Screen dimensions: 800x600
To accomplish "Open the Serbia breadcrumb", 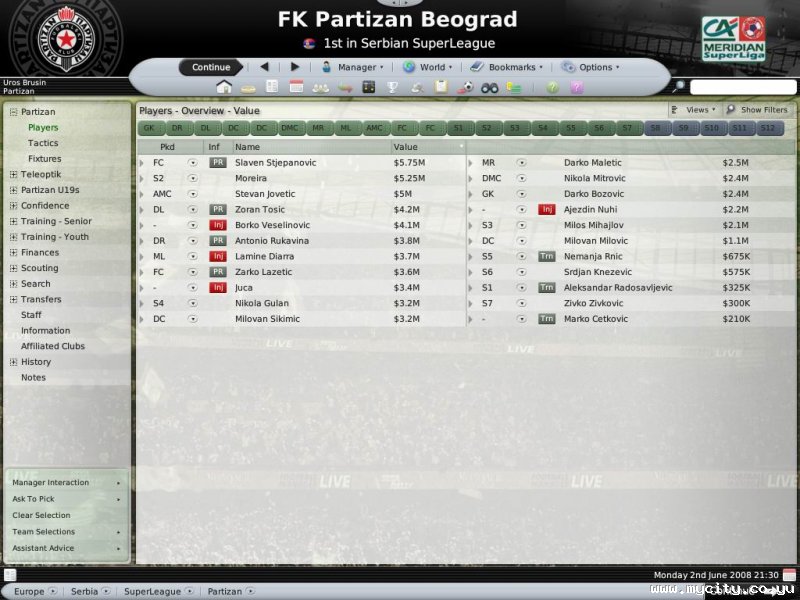I will (84, 591).
